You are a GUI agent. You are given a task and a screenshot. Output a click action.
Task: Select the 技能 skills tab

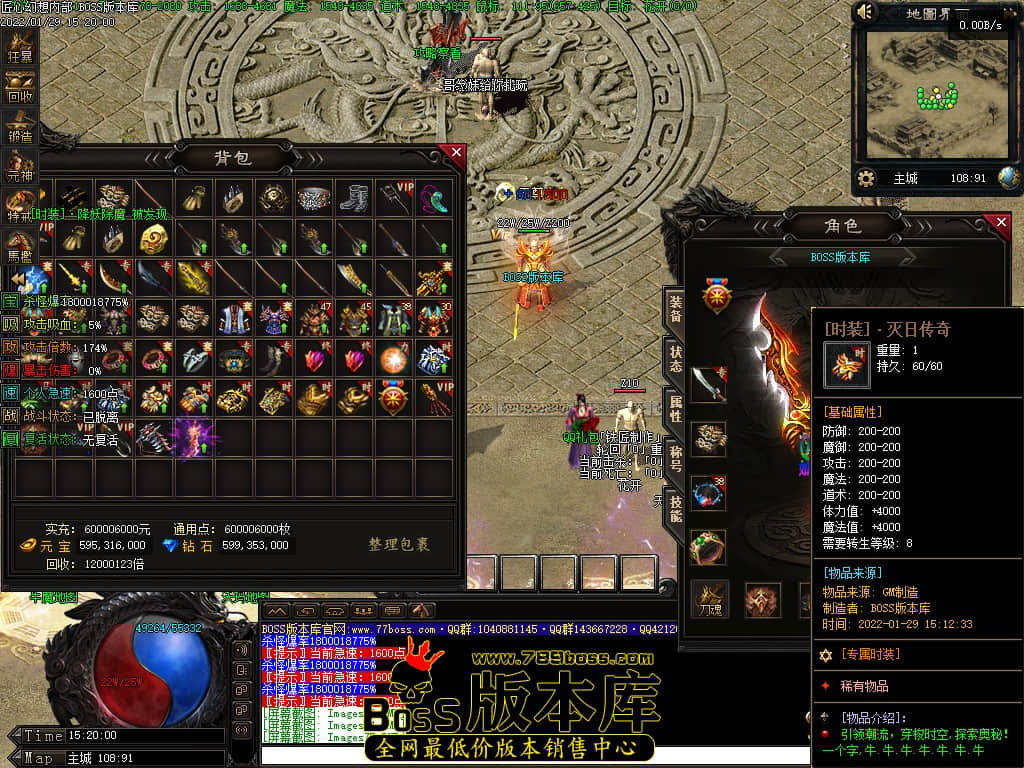pos(675,509)
